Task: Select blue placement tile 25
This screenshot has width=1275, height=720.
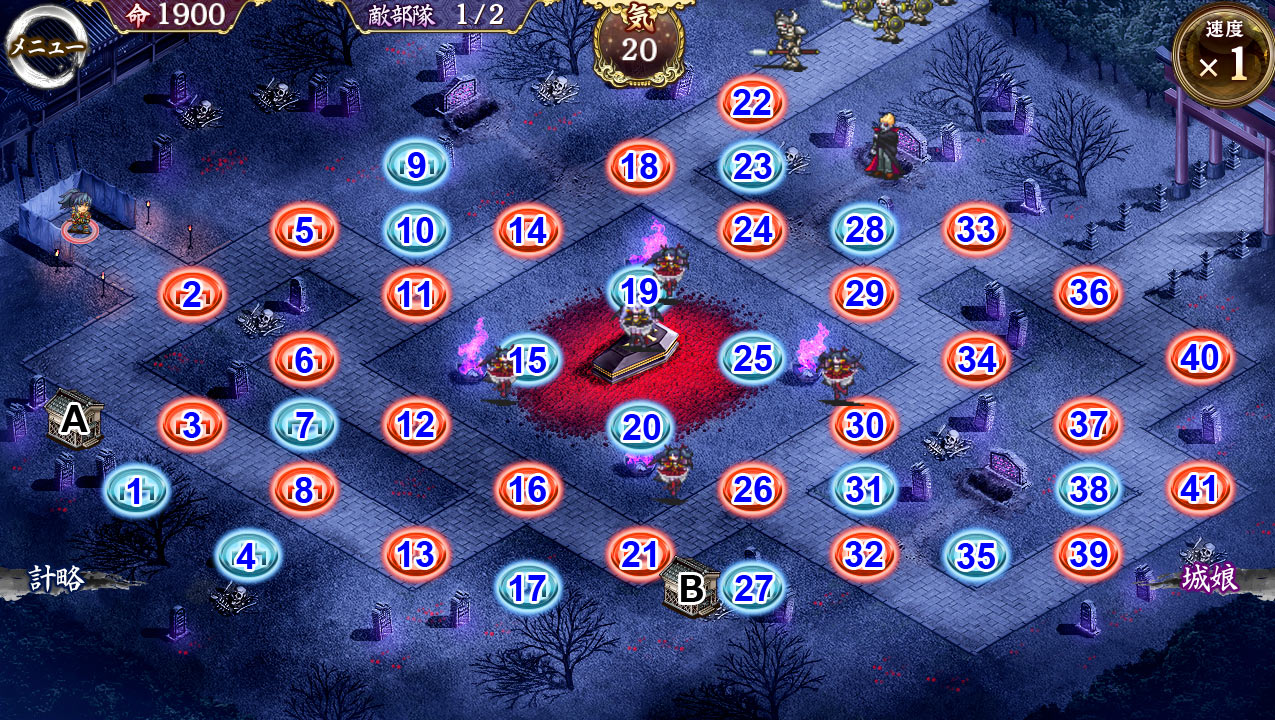Action: 752,359
